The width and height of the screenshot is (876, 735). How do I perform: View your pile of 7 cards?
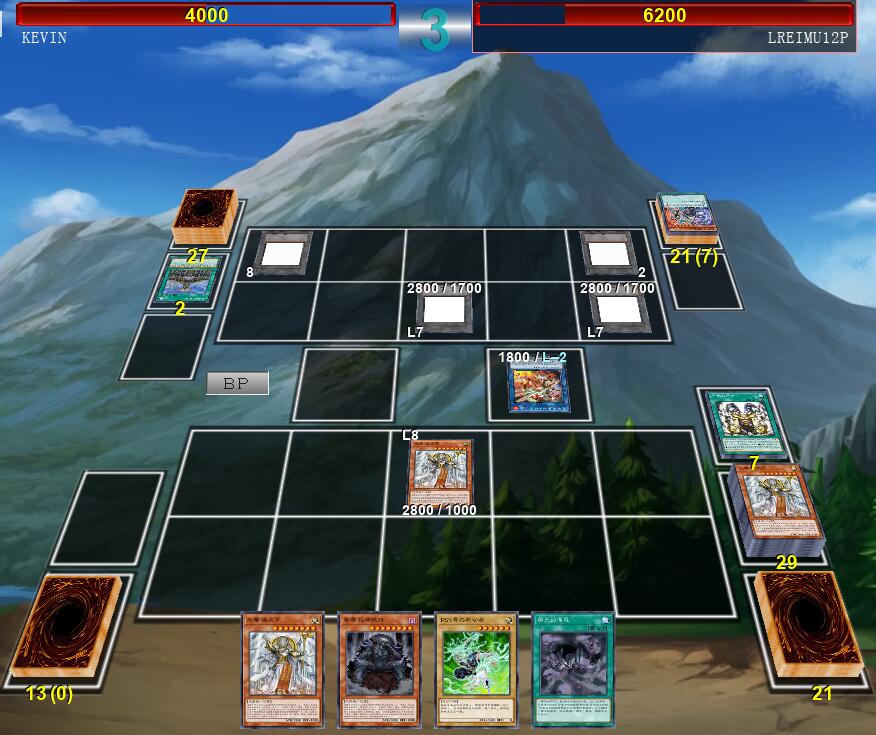click(747, 424)
